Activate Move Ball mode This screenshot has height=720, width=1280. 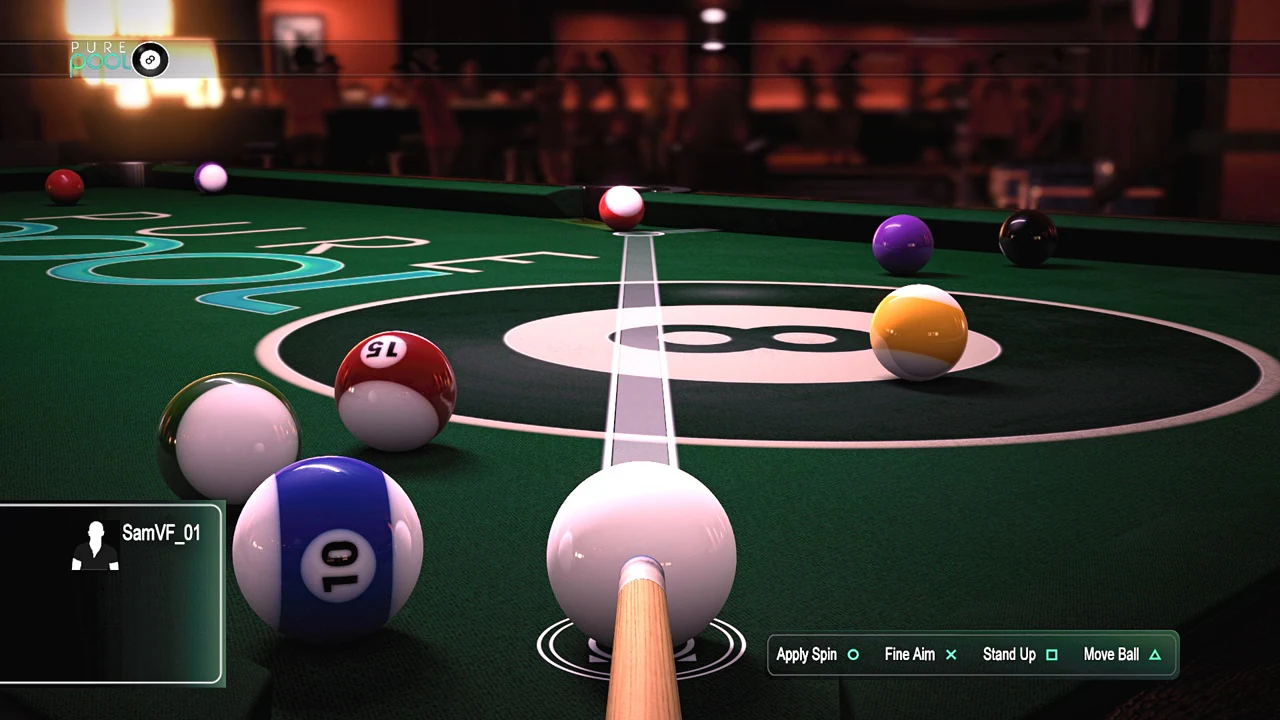click(1111, 654)
